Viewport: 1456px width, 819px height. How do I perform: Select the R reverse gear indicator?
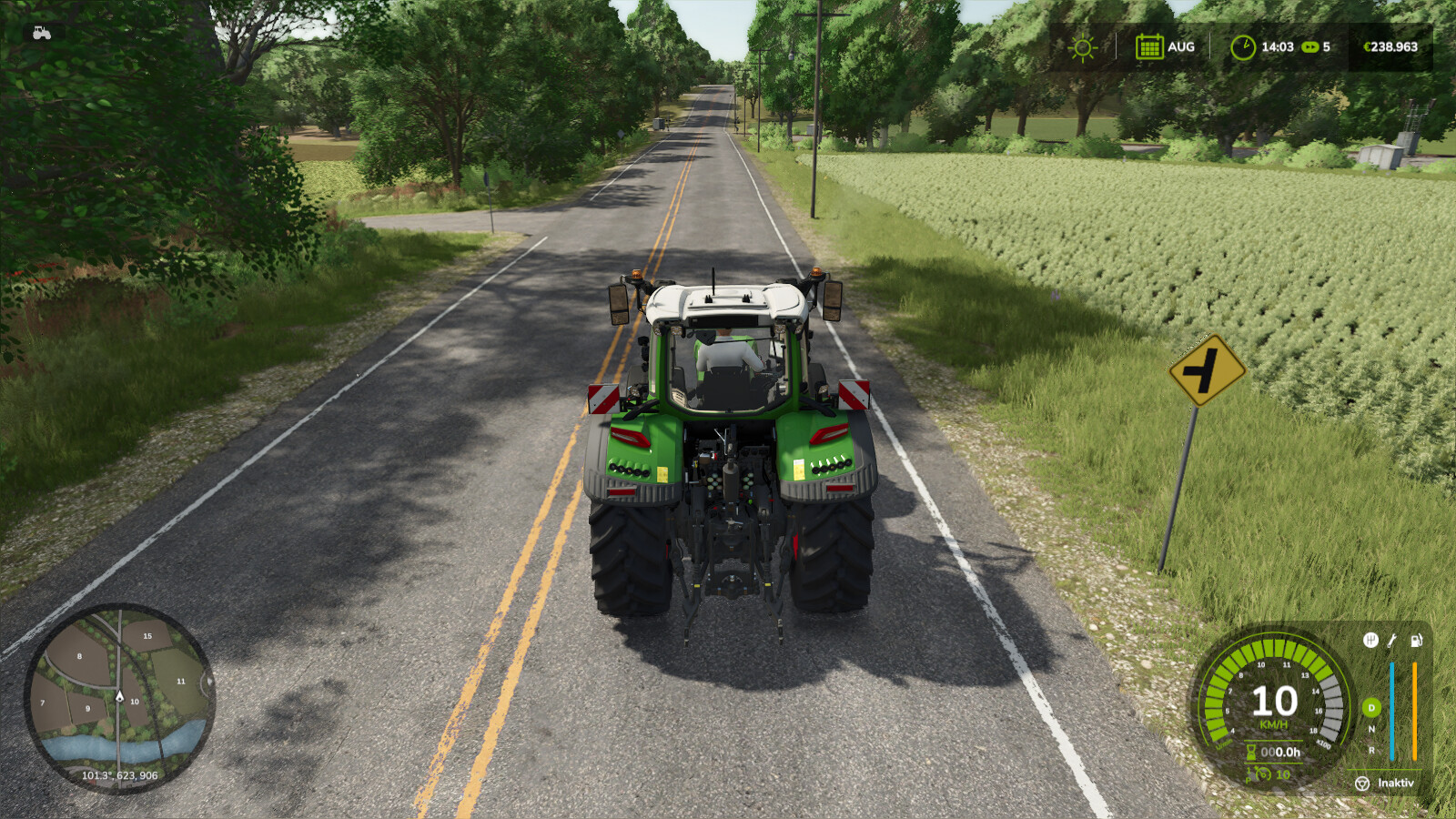tap(1371, 752)
